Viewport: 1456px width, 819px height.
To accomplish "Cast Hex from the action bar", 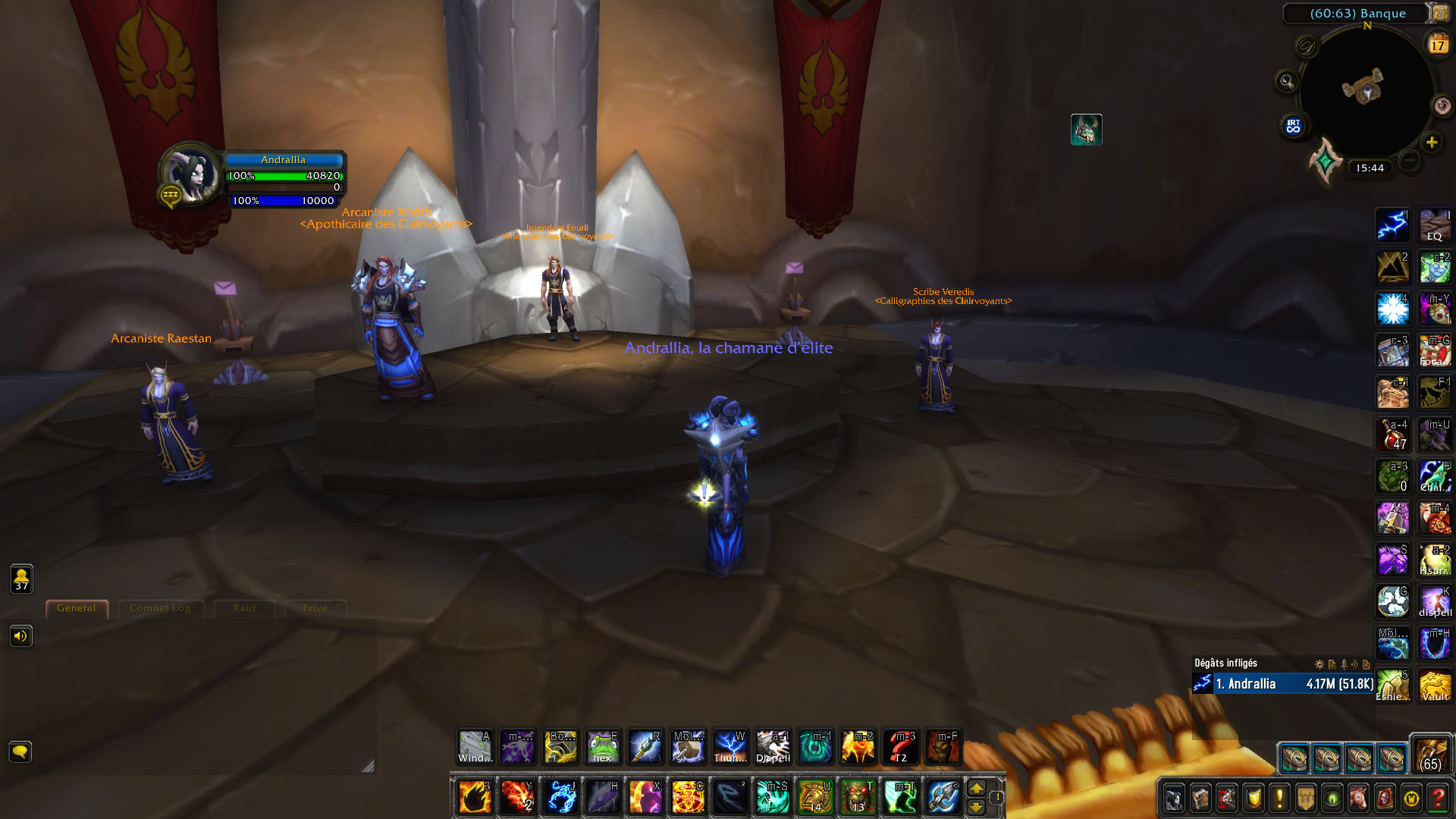I will tap(603, 747).
